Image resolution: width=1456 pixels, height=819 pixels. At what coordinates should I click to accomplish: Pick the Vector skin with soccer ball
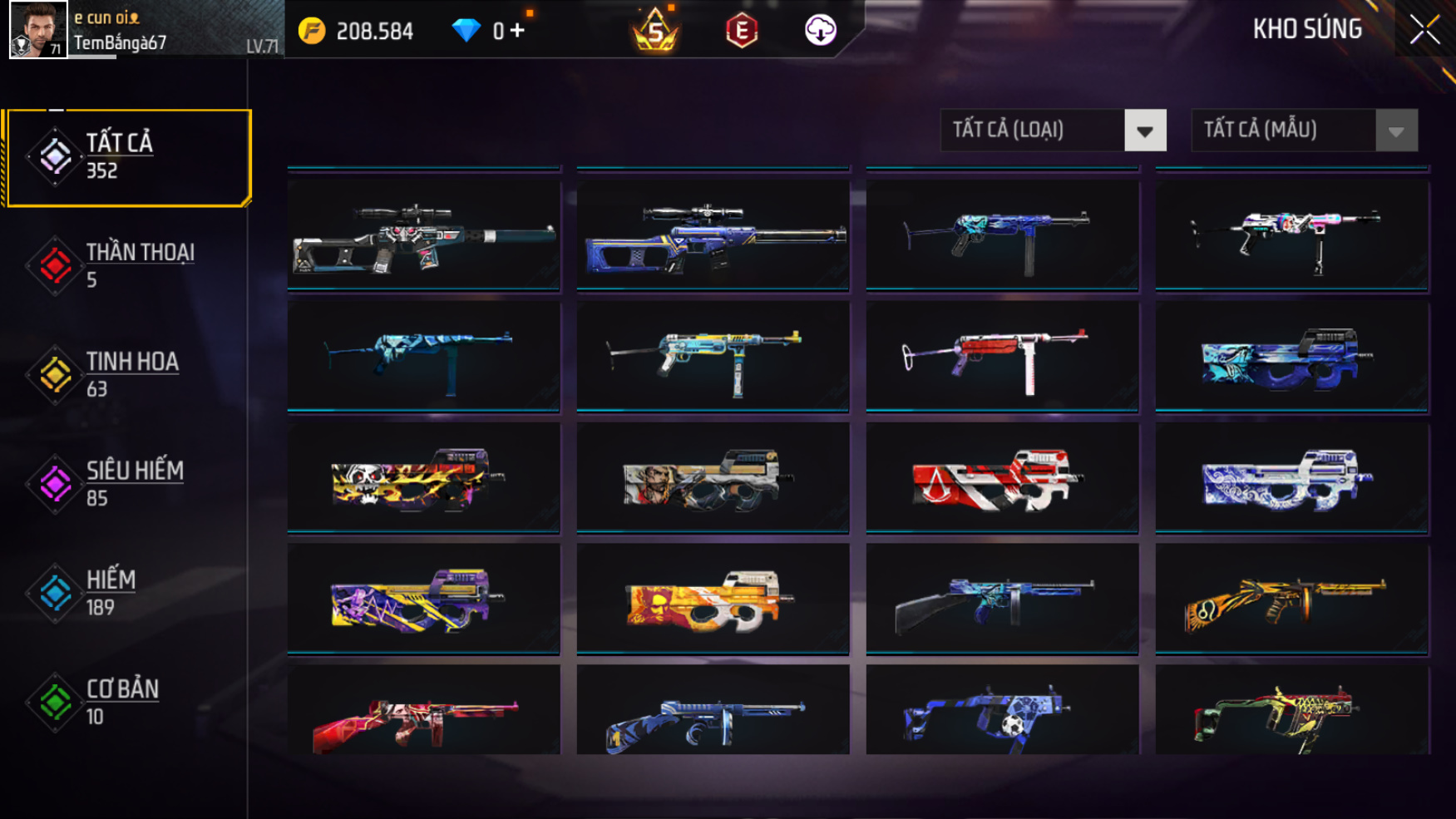click(x=1001, y=712)
